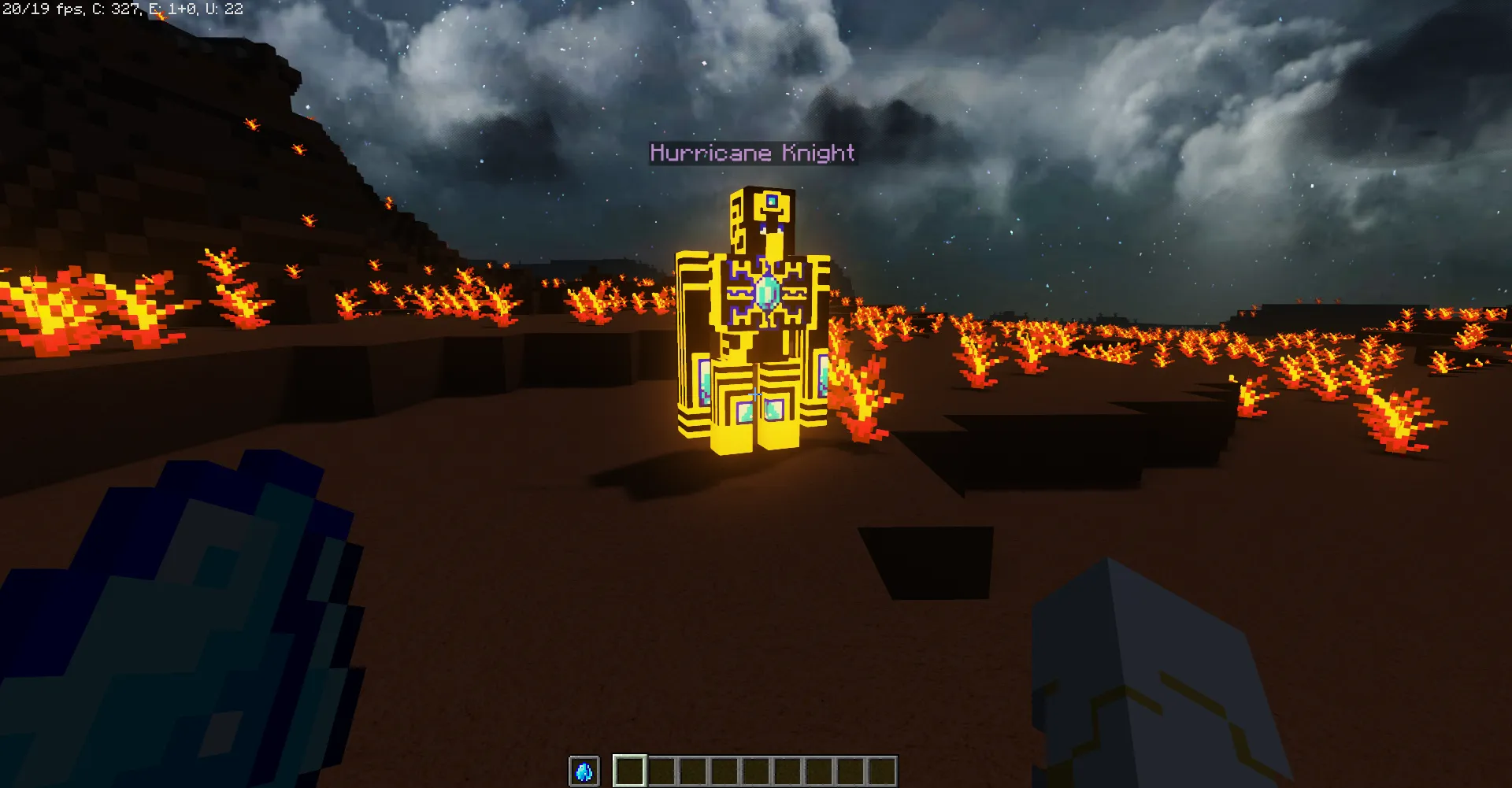Select the last hotbar slot

coord(882,772)
